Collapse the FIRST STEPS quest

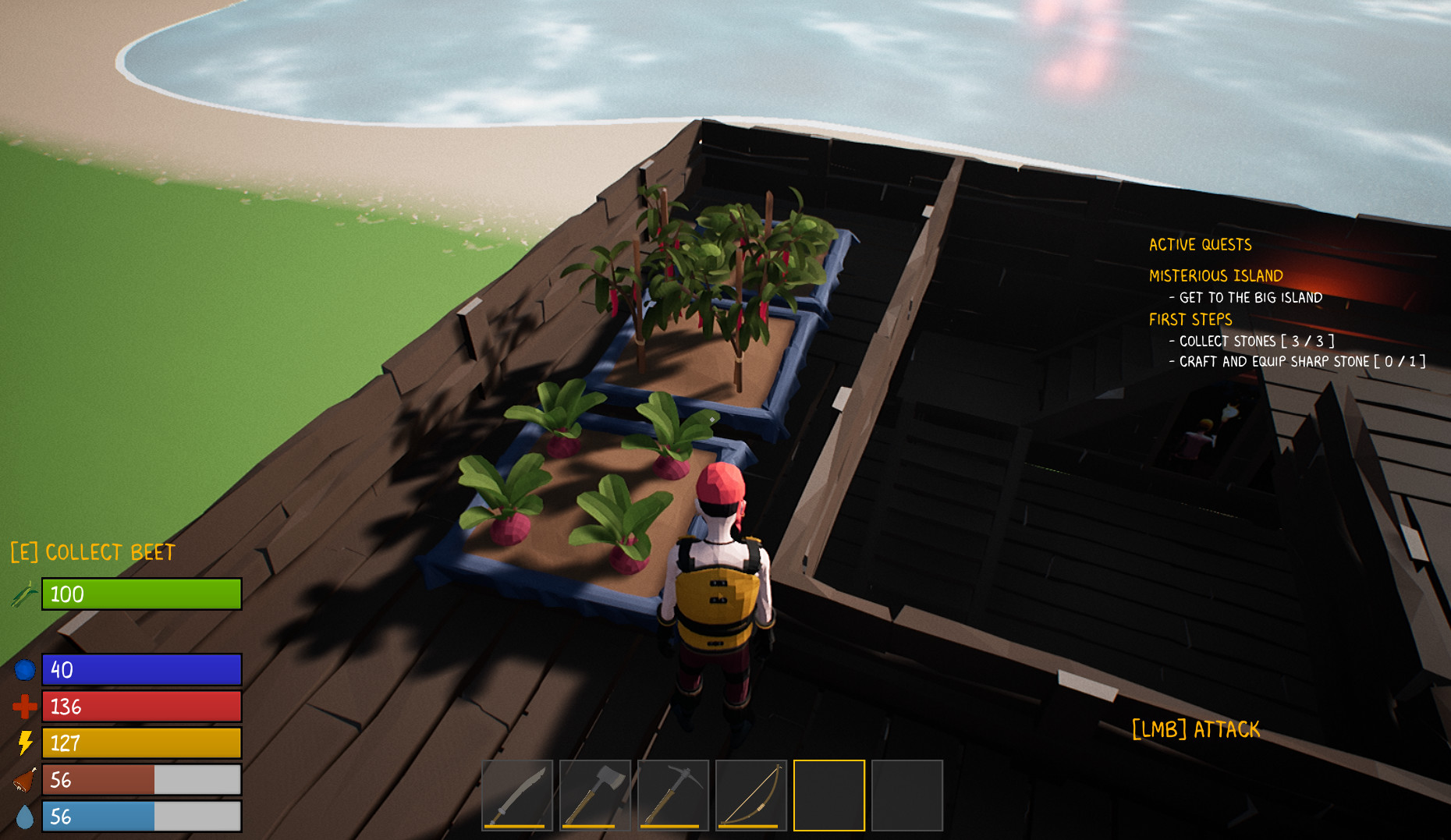coord(1190,320)
